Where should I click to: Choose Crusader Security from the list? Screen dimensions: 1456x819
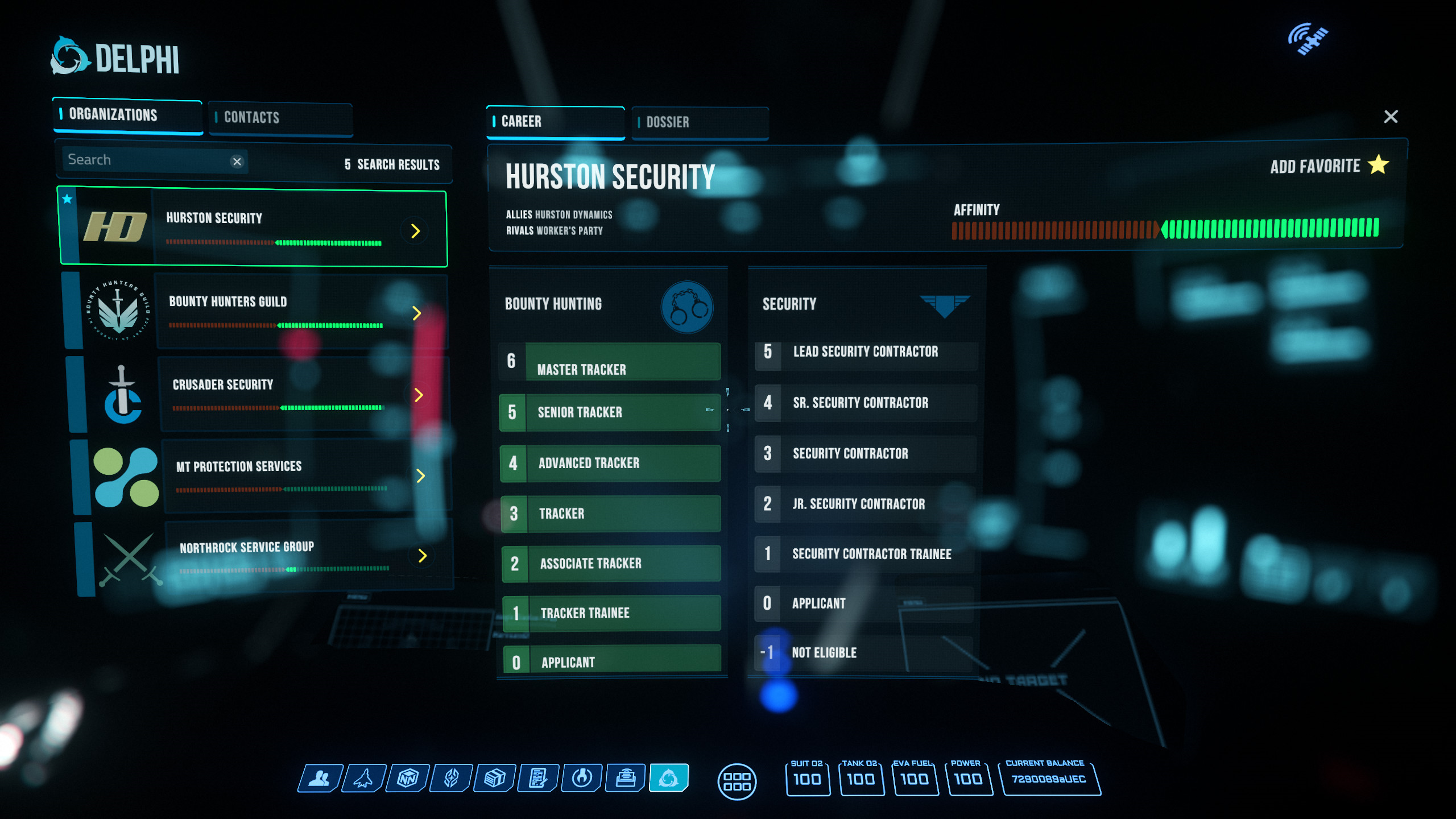259,394
